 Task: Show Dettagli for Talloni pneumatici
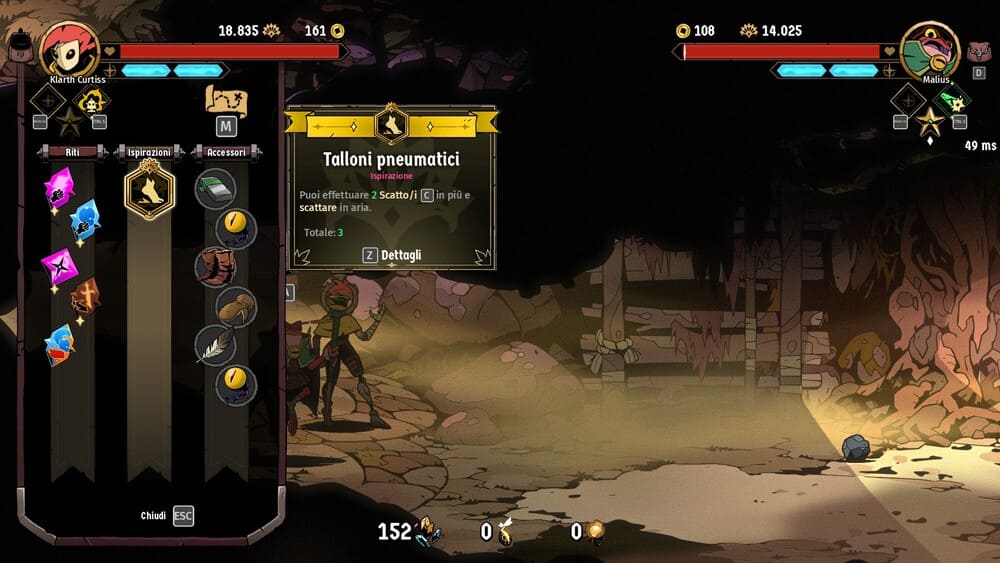(x=392, y=255)
